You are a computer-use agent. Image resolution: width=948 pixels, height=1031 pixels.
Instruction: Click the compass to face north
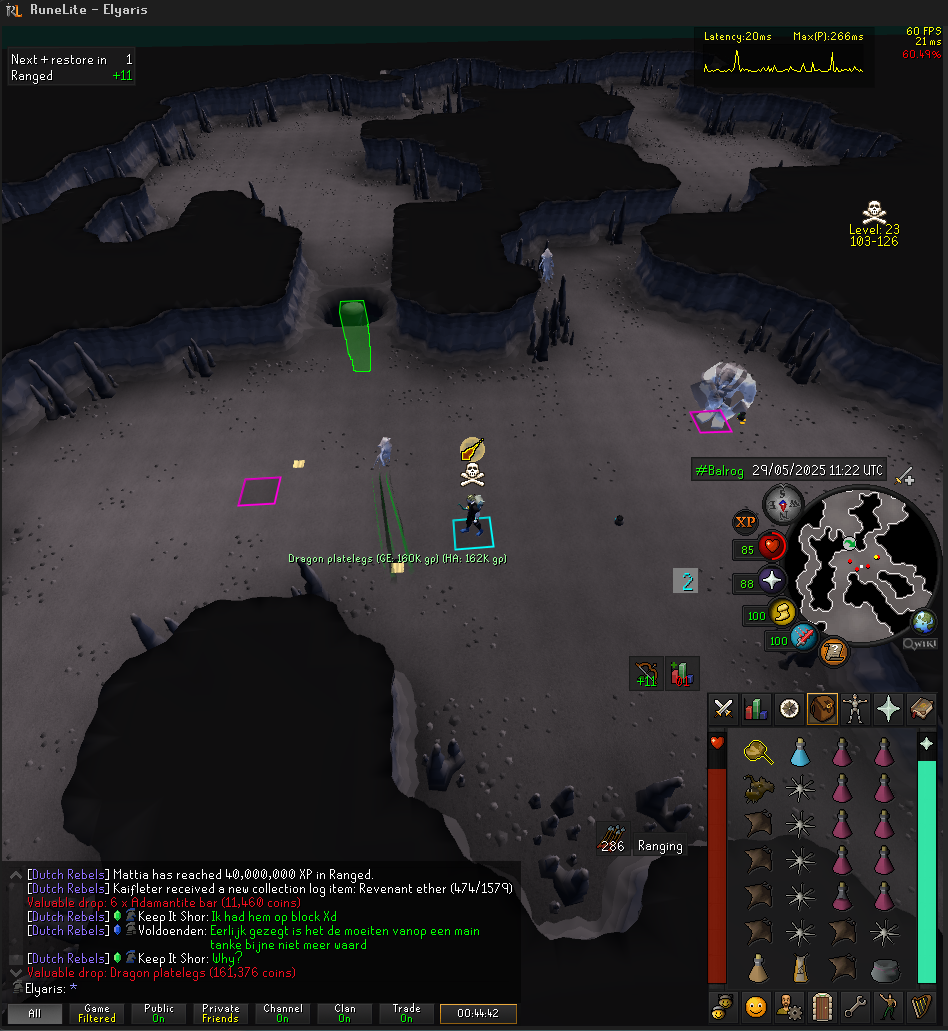781,505
